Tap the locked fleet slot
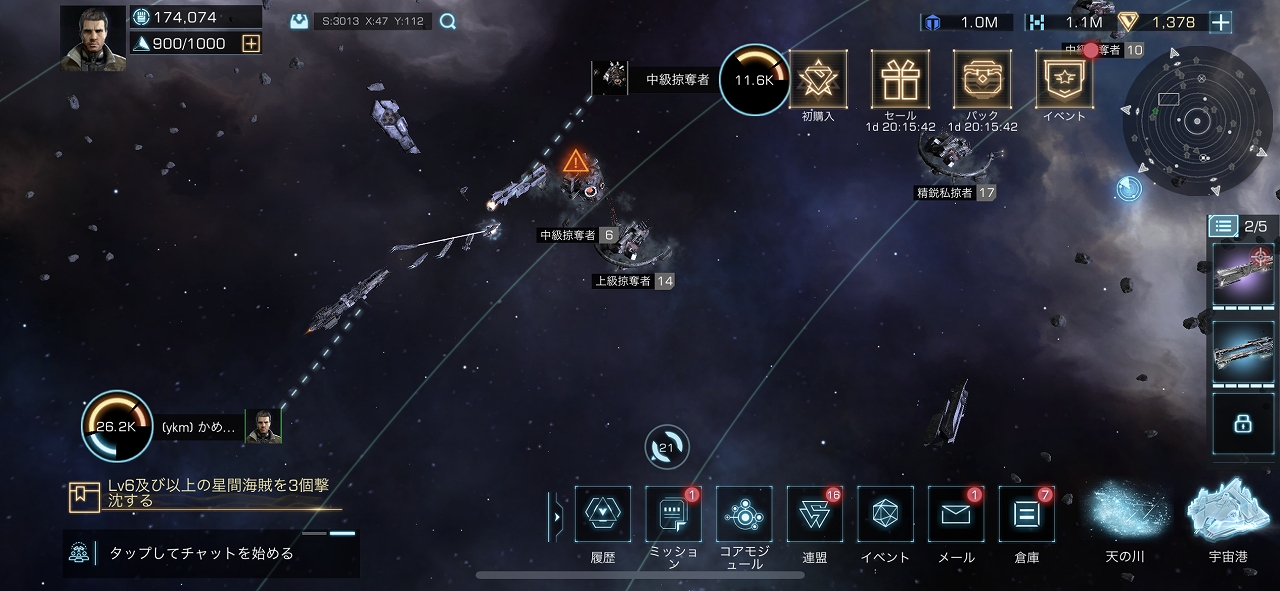 tap(1243, 424)
